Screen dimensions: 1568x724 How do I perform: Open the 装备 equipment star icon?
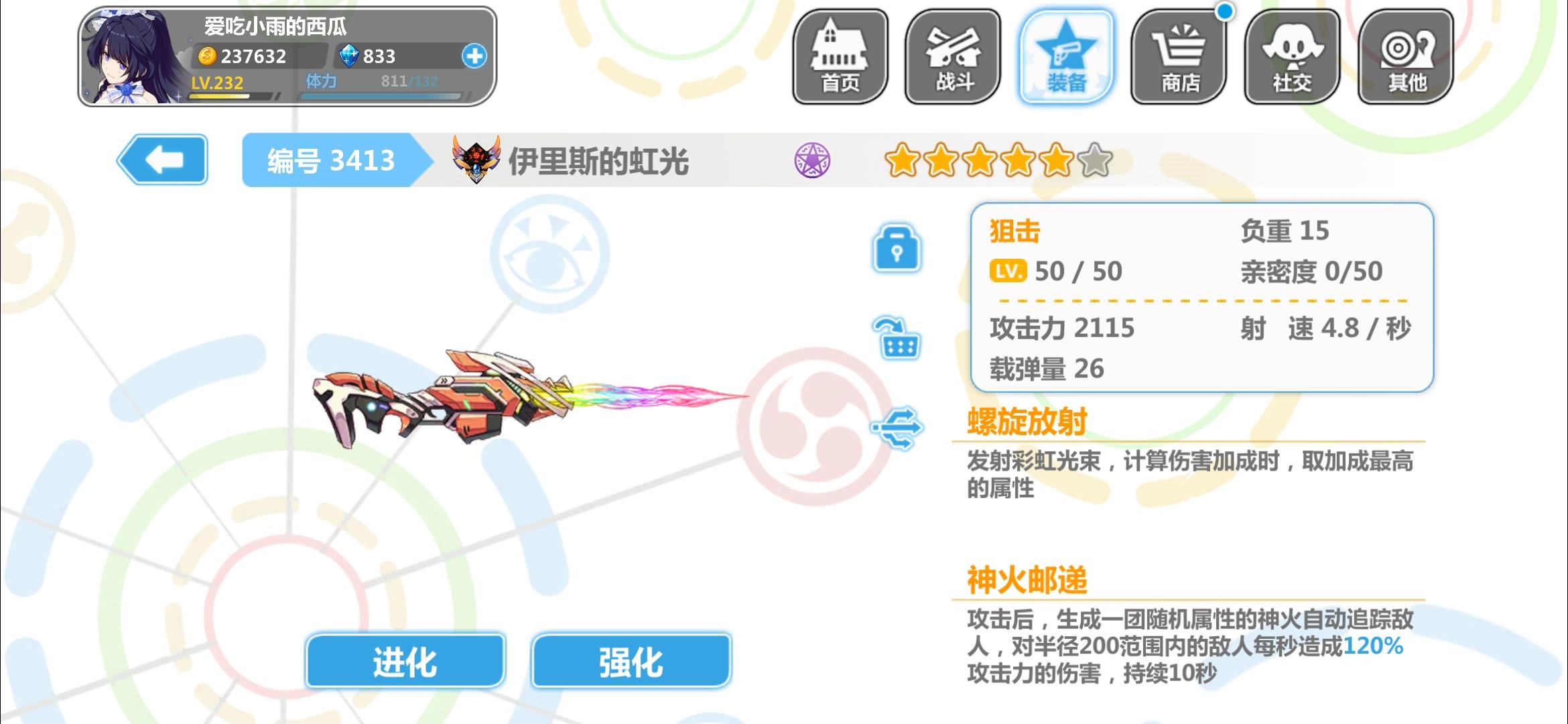[x=1066, y=57]
